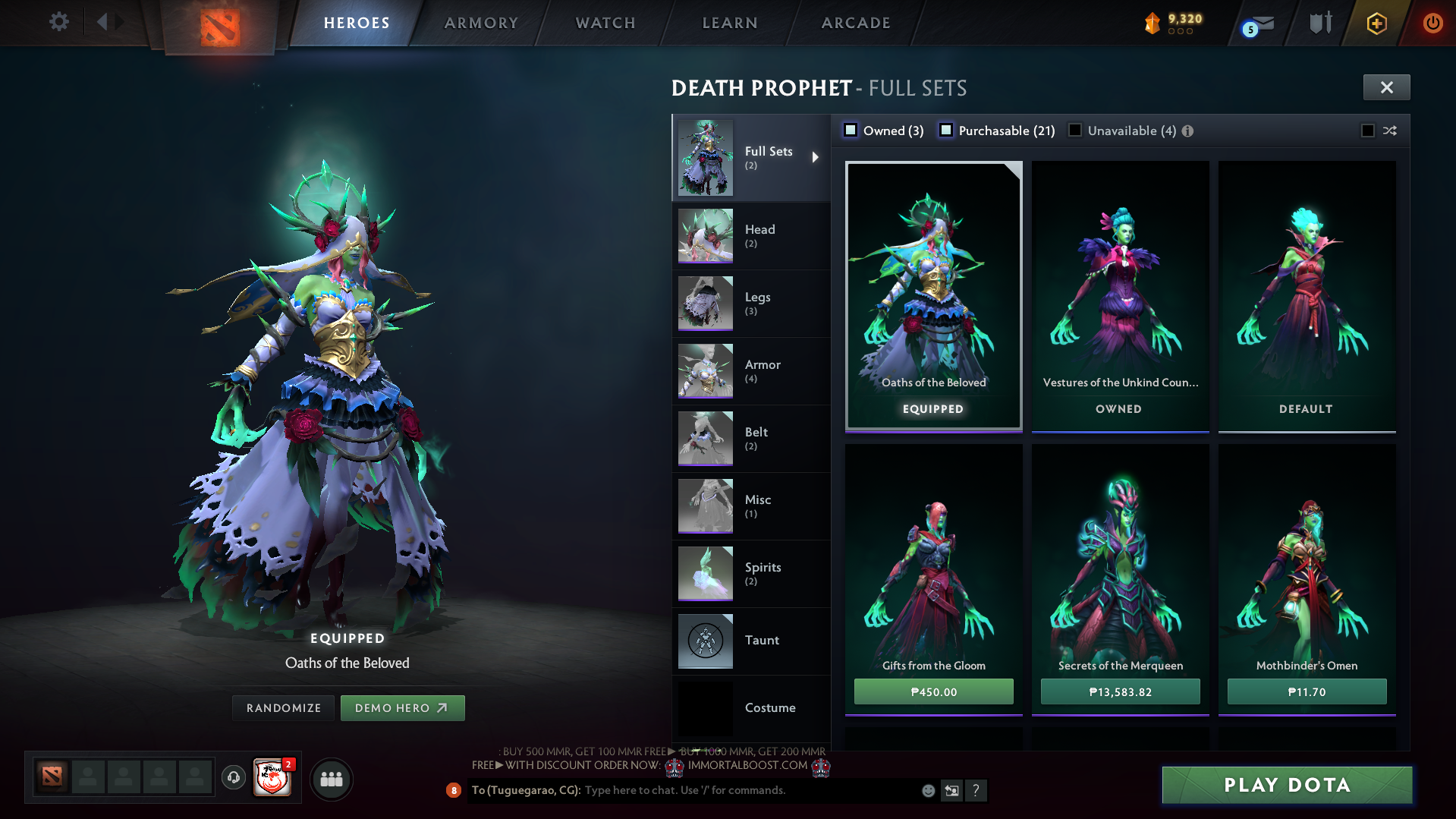Uncheck the Purchasable (21) filter
The width and height of the screenshot is (1456, 819).
[x=946, y=130]
